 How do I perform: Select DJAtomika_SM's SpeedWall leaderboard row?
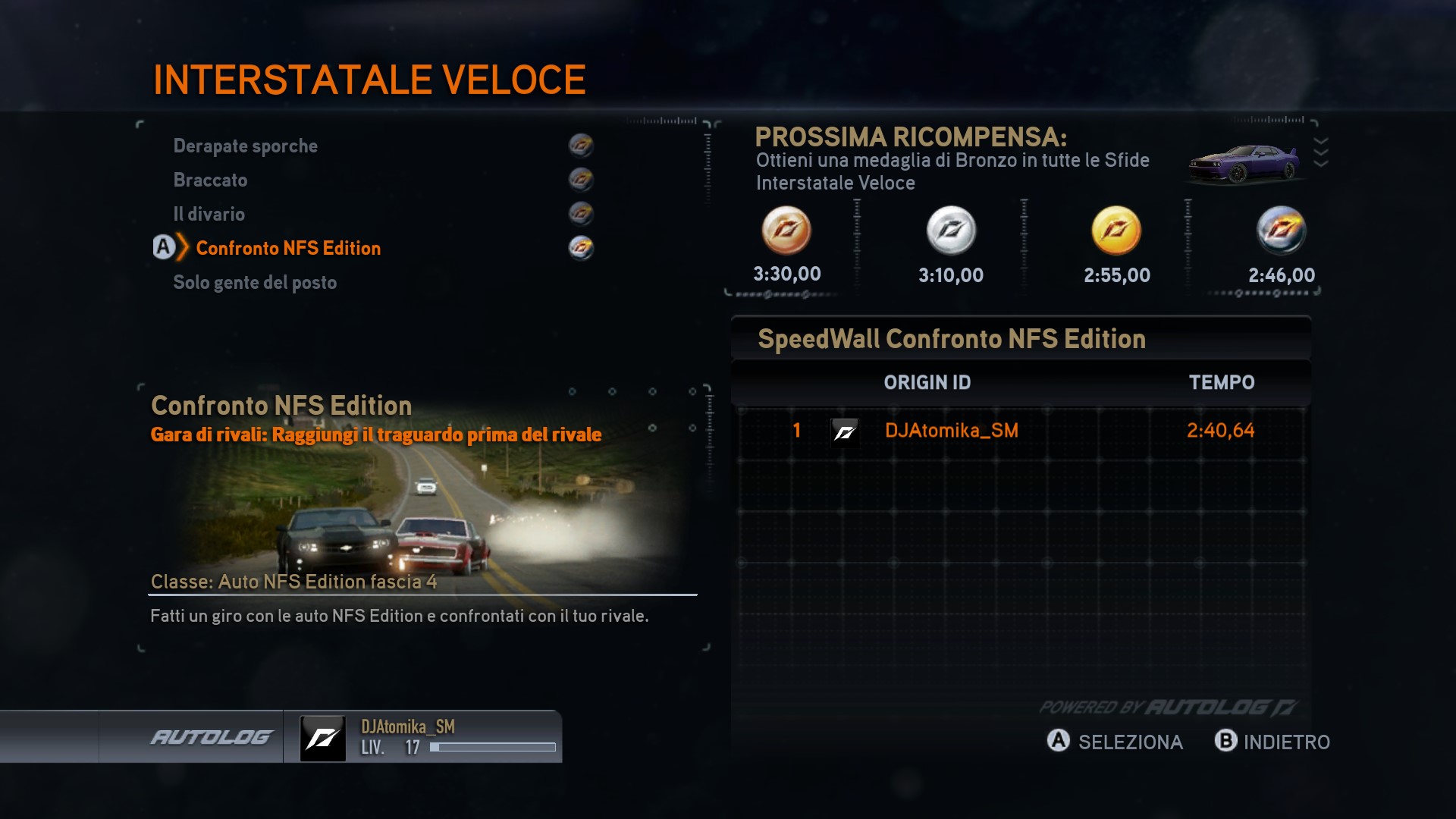(1021, 431)
